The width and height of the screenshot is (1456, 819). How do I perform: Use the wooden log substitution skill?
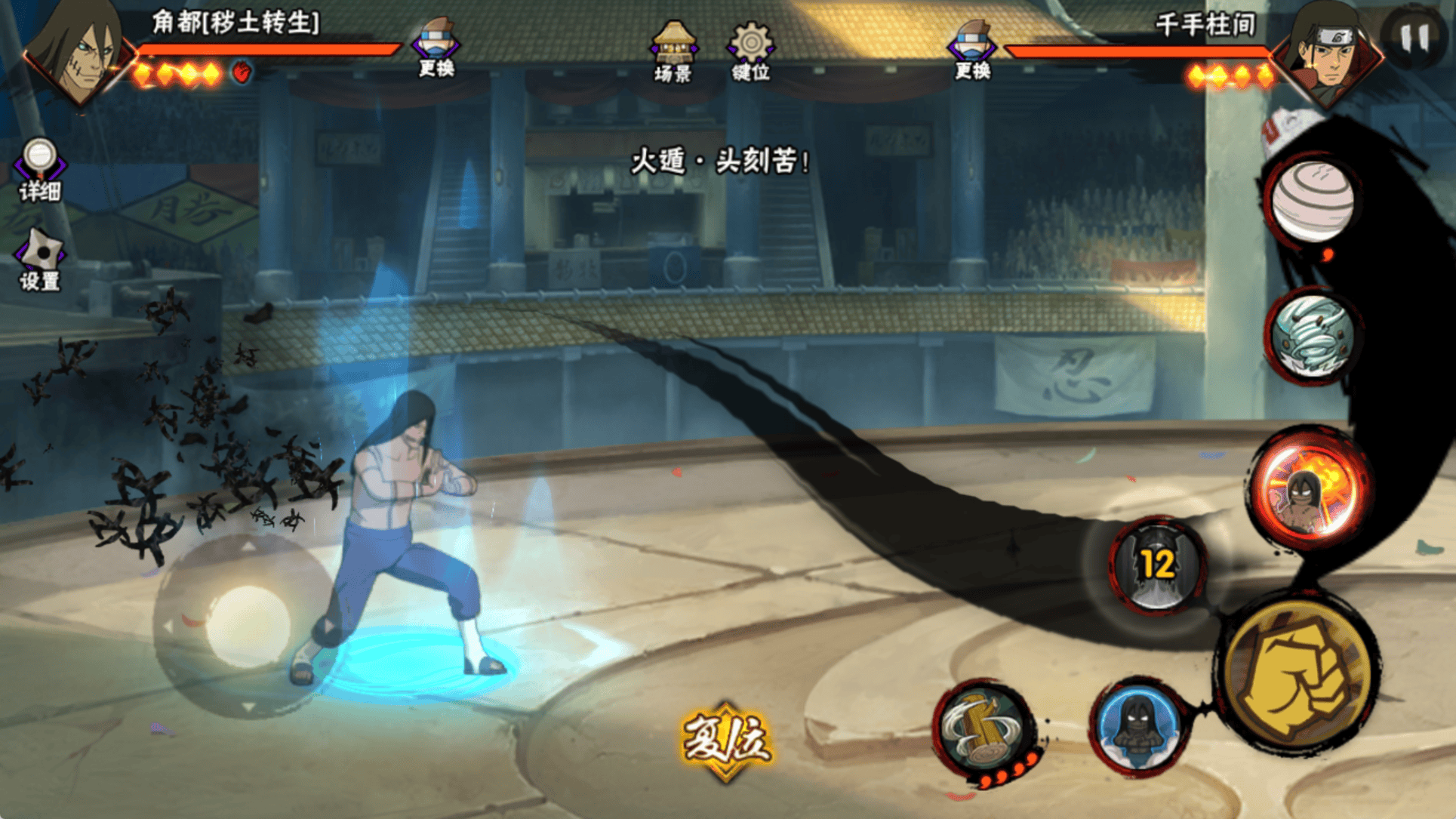point(983,731)
